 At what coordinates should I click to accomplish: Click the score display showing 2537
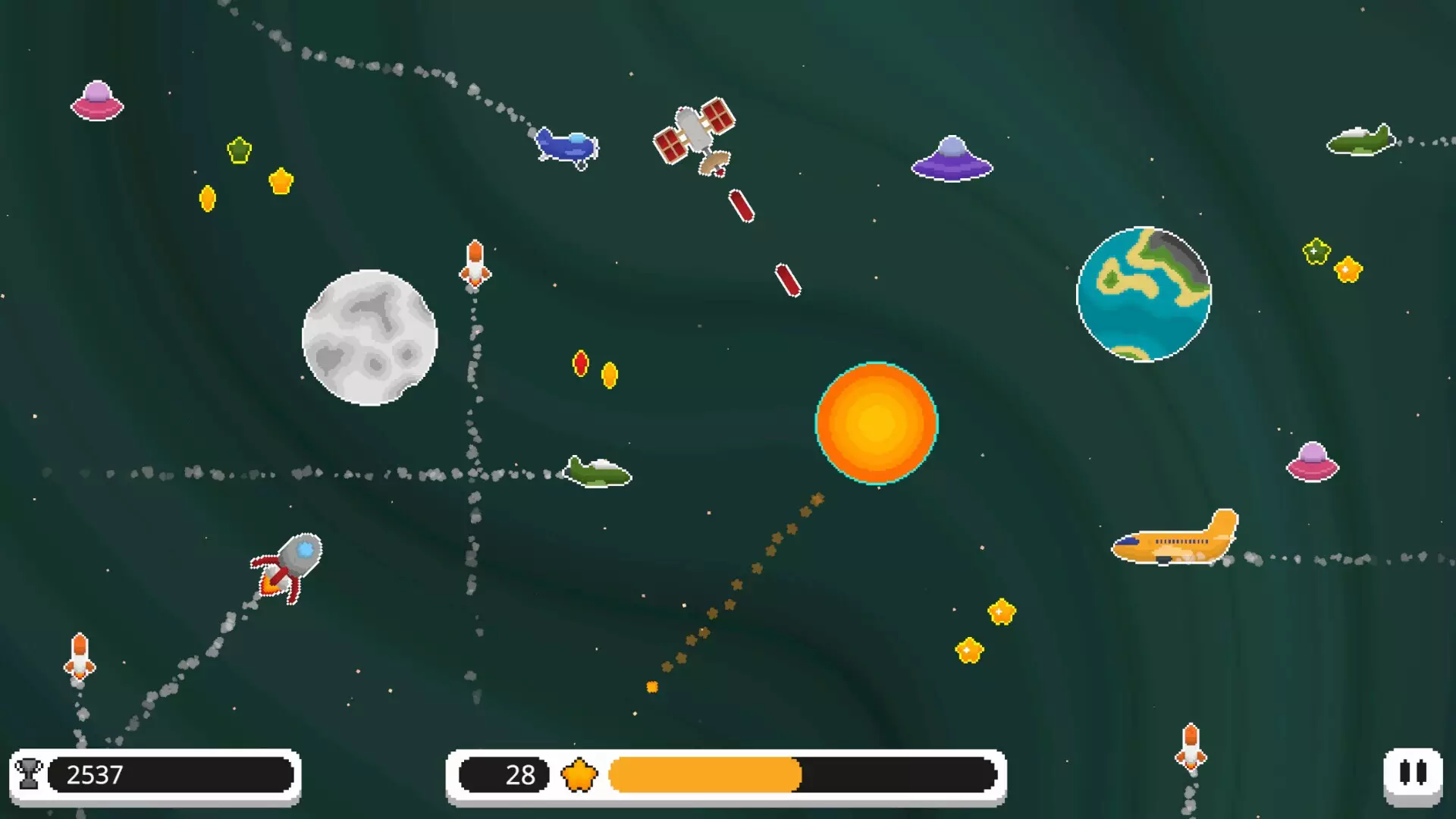click(95, 775)
